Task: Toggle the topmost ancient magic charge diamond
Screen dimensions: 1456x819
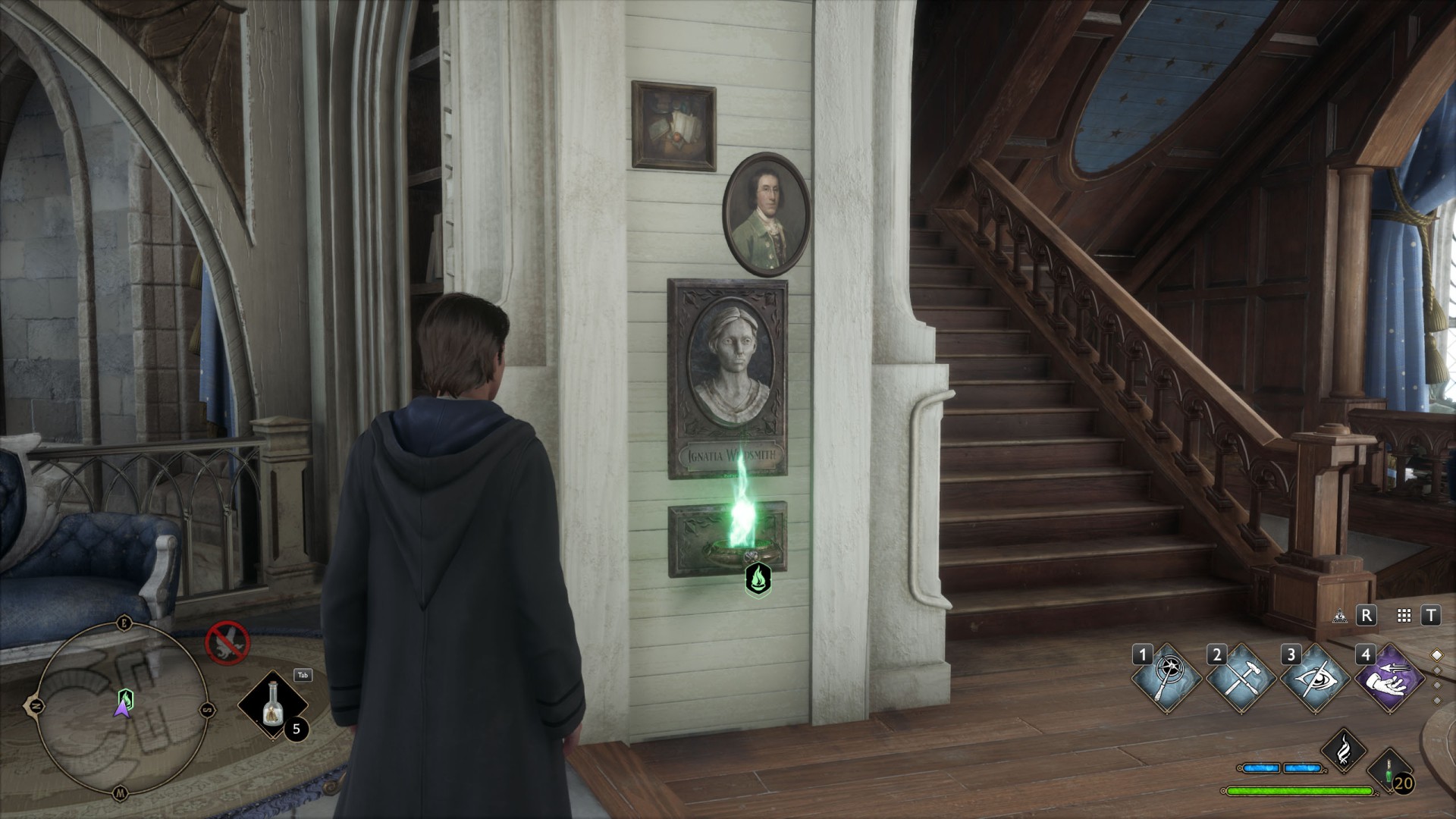Action: [x=1438, y=654]
